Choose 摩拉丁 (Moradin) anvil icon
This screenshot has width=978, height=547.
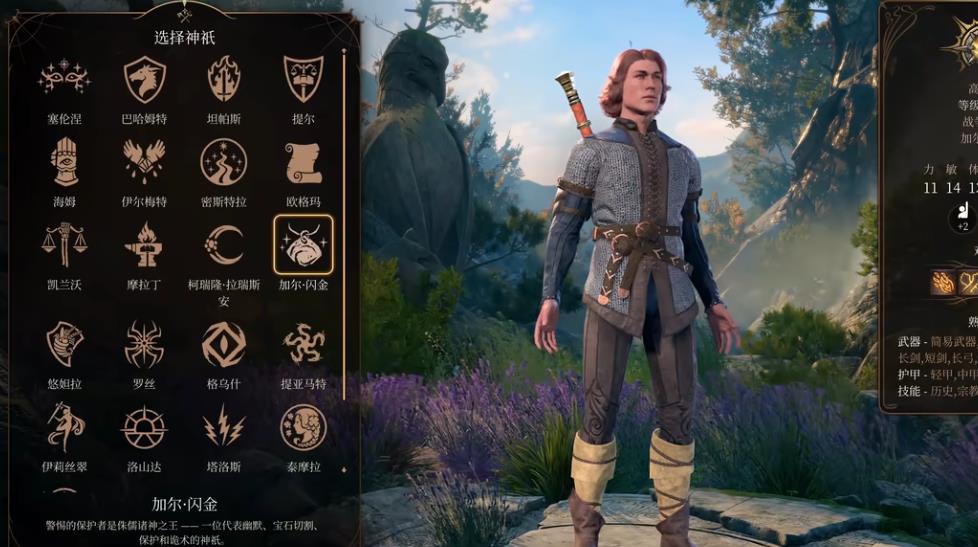coord(144,244)
